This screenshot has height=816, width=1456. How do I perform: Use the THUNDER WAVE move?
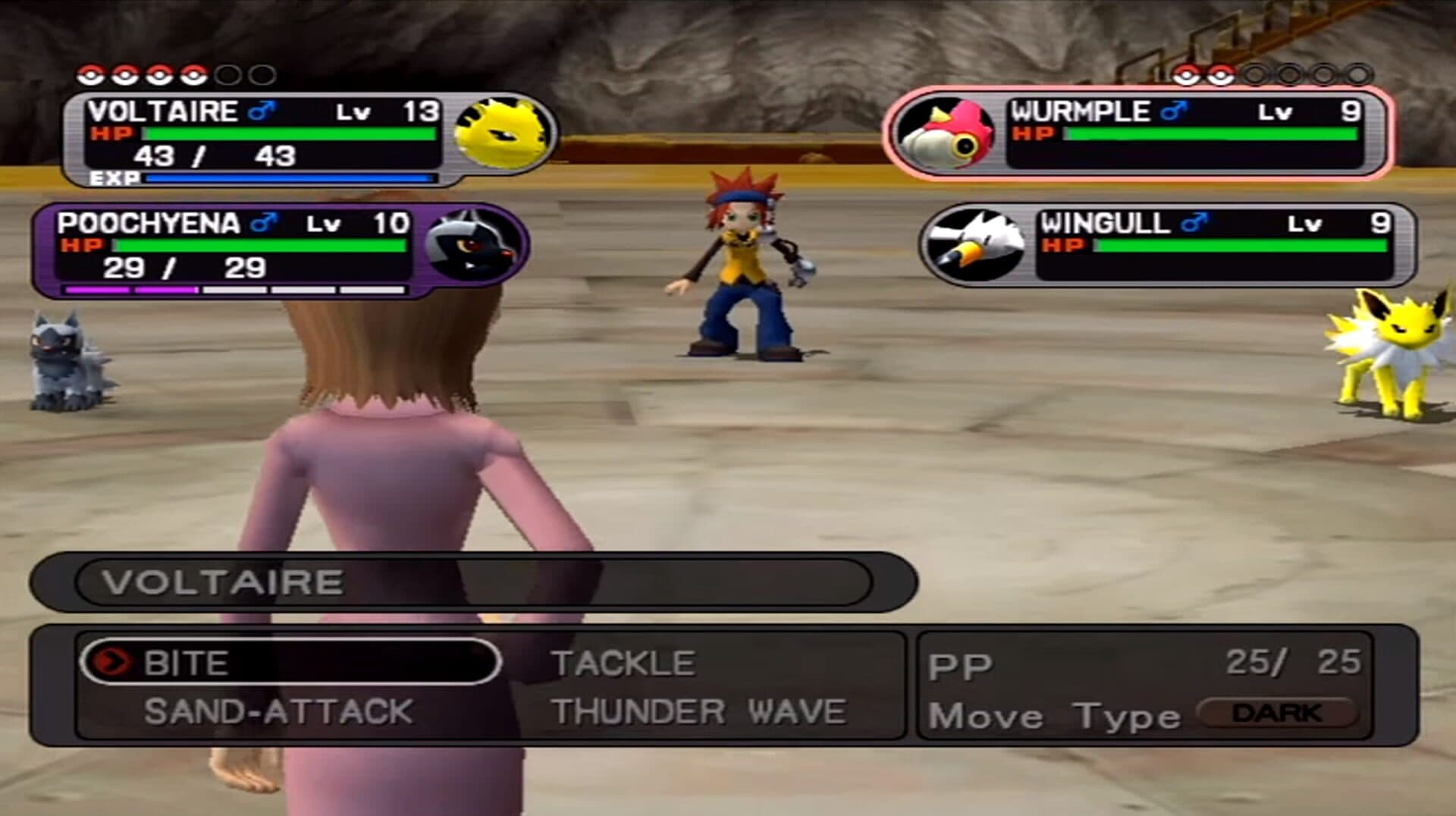coord(698,712)
